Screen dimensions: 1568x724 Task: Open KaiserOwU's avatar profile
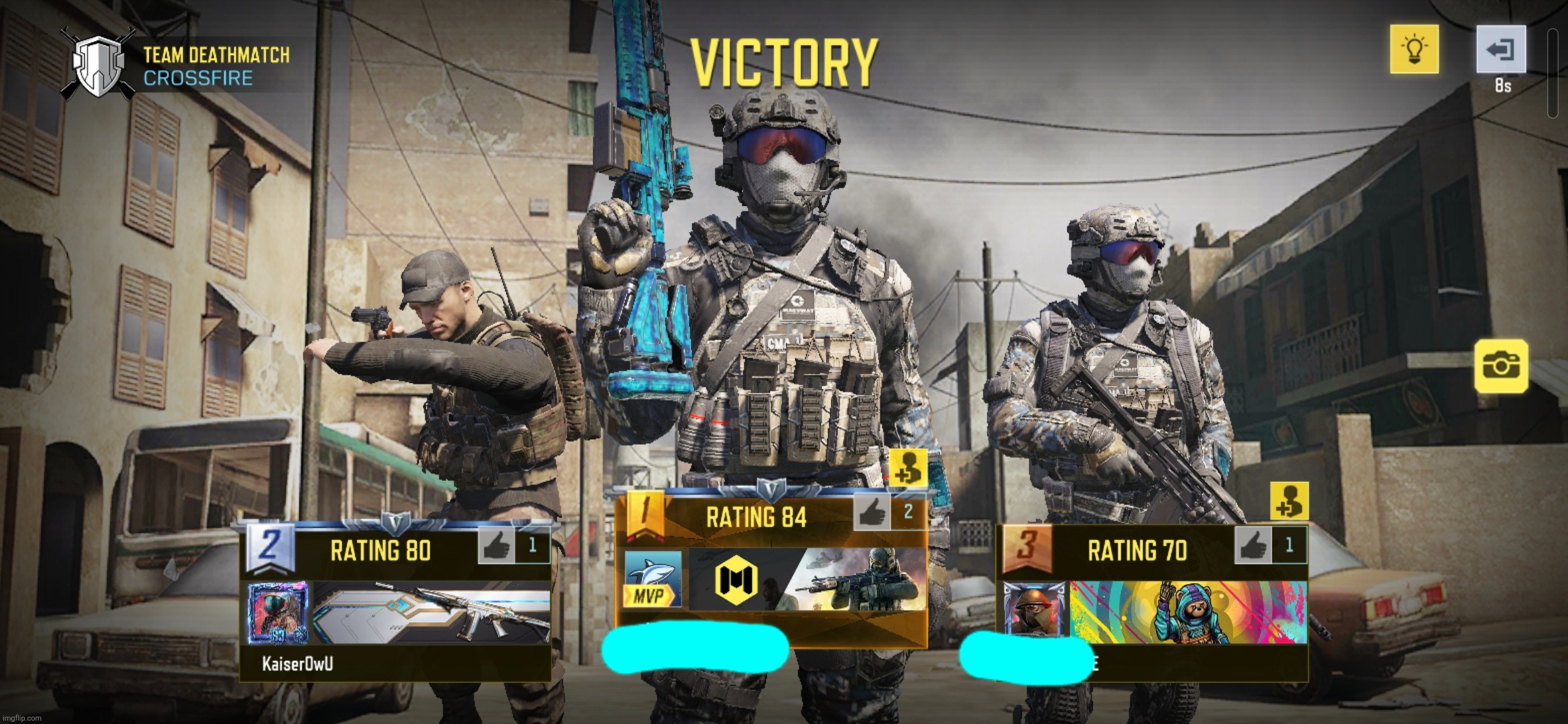278,613
